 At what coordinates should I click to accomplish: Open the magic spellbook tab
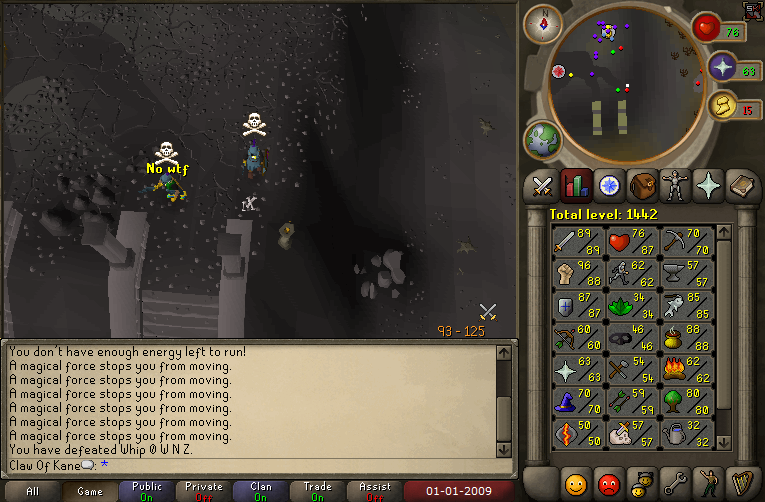[741, 186]
